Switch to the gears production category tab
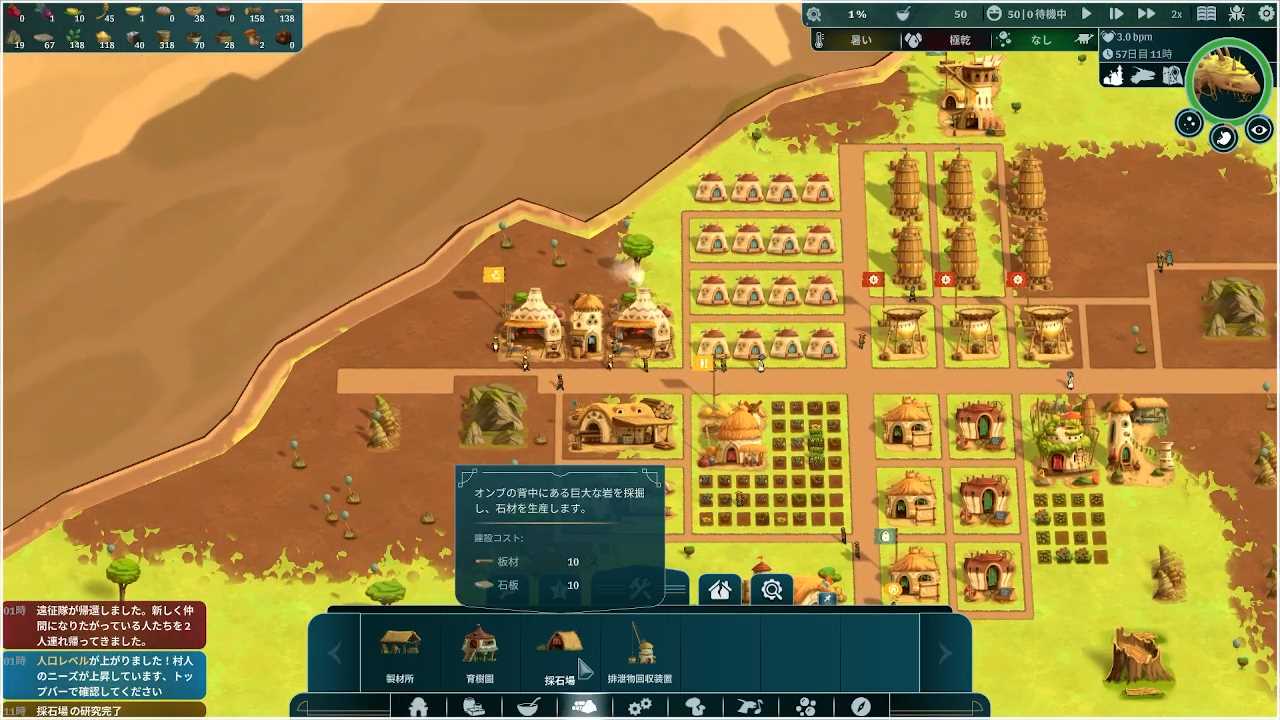Image resolution: width=1280 pixels, height=720 pixels. [640, 707]
